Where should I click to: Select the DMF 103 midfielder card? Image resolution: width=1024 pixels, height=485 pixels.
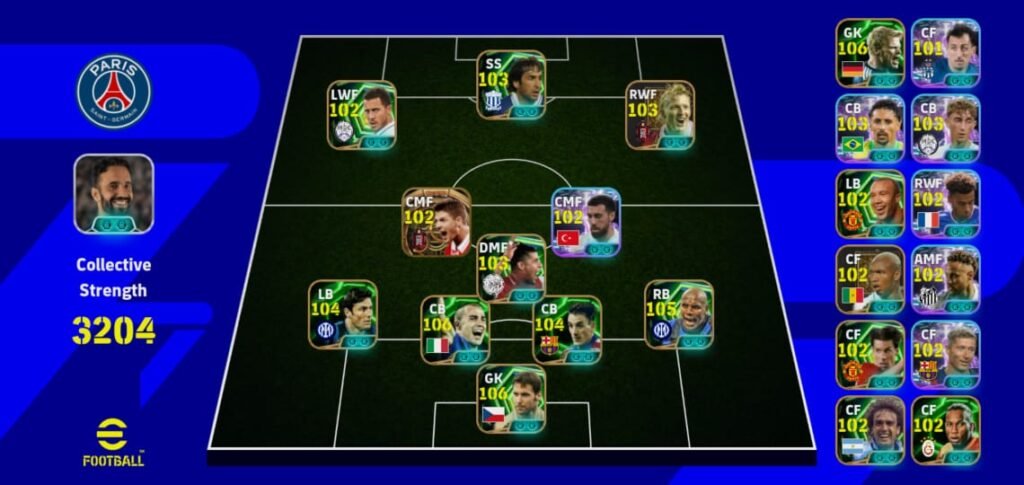(511, 268)
